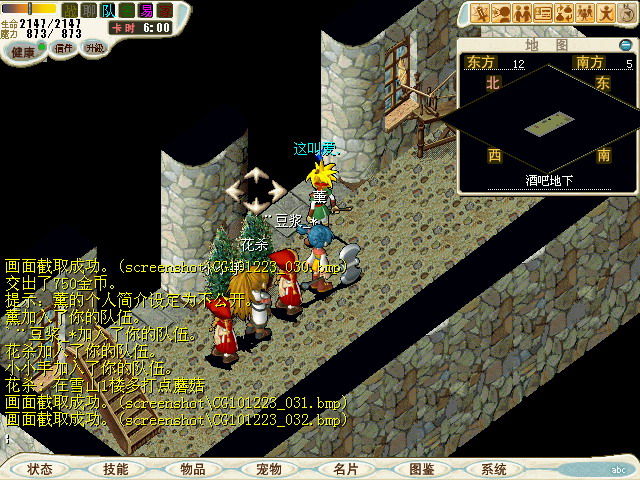Open the 名片 name card menu
The height and width of the screenshot is (480, 640).
(x=345, y=468)
